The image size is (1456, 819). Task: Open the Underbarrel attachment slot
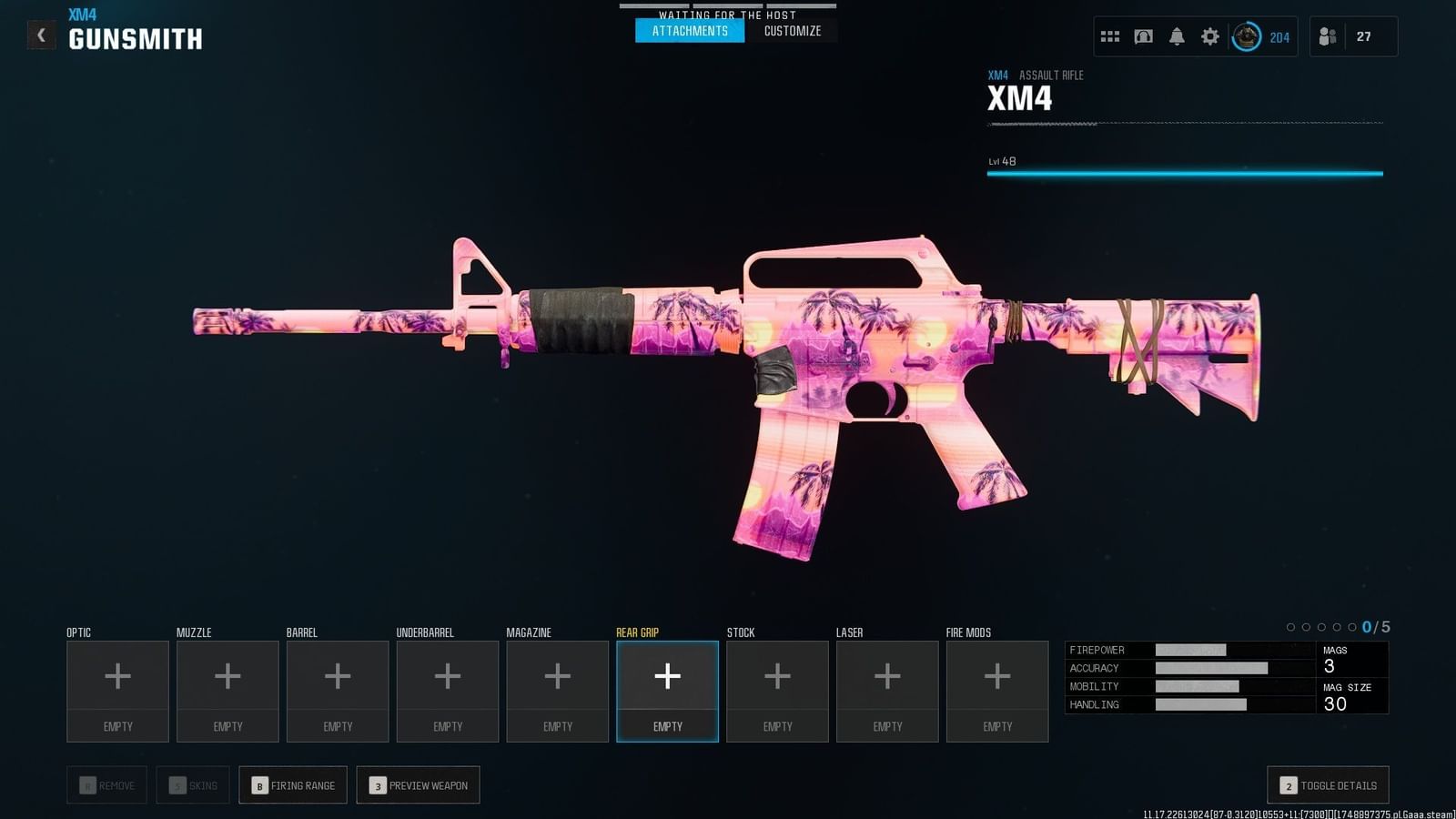coord(447,690)
